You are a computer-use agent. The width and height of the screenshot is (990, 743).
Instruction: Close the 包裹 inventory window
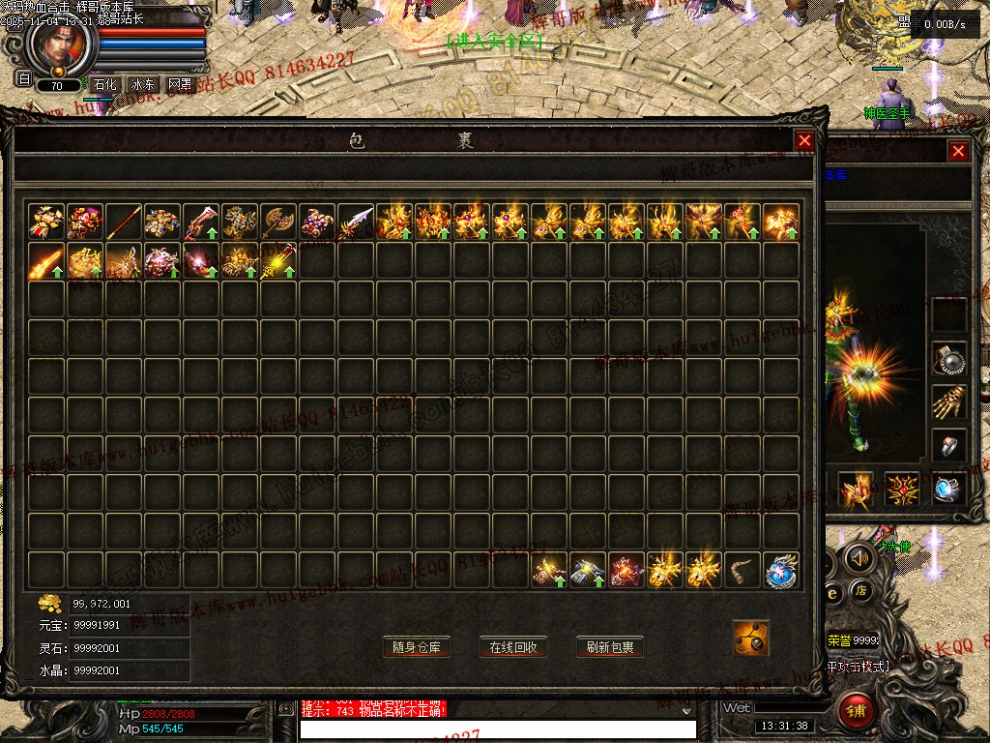804,141
